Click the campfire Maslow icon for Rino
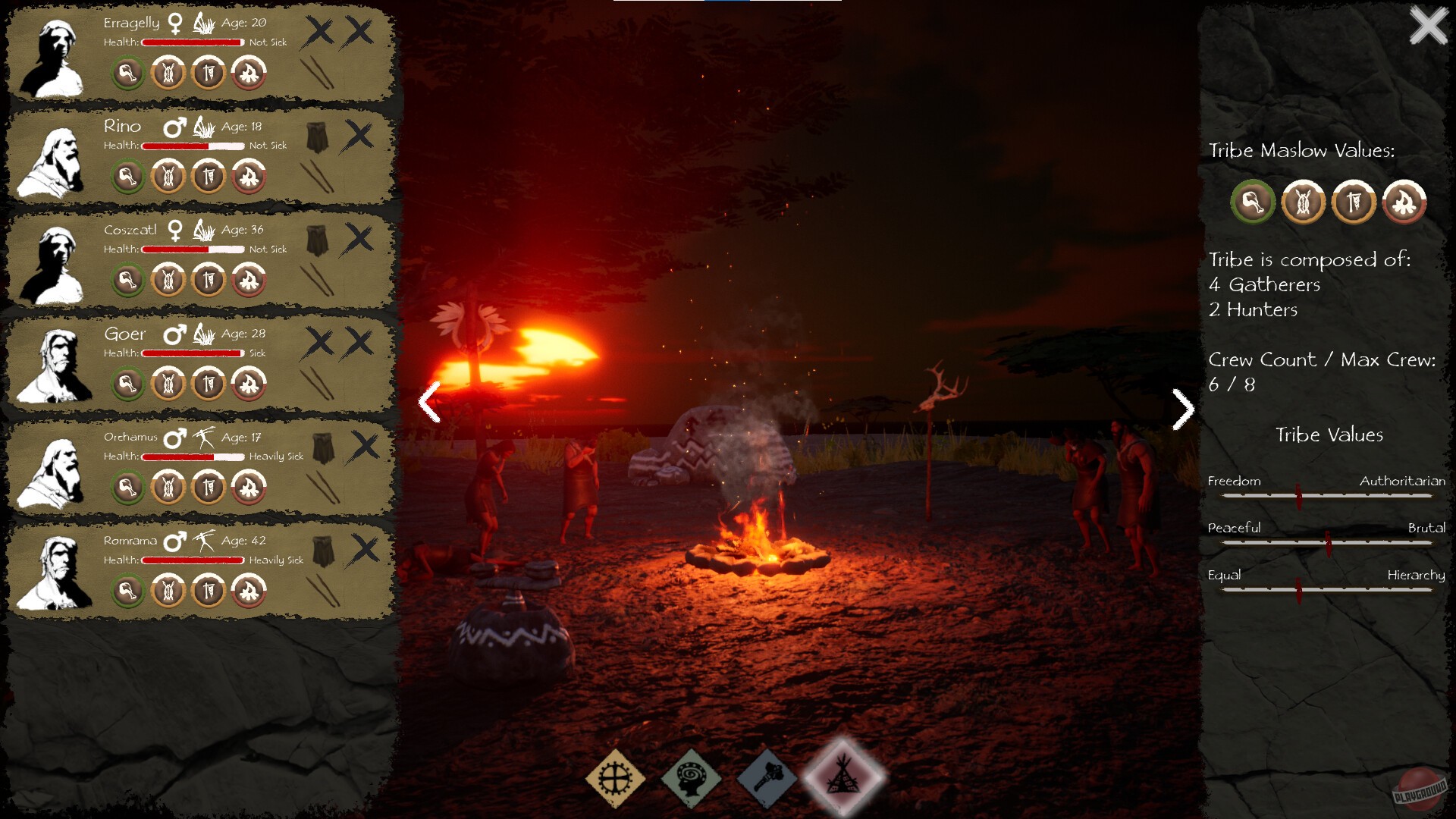The height and width of the screenshot is (819, 1456). pos(250,177)
